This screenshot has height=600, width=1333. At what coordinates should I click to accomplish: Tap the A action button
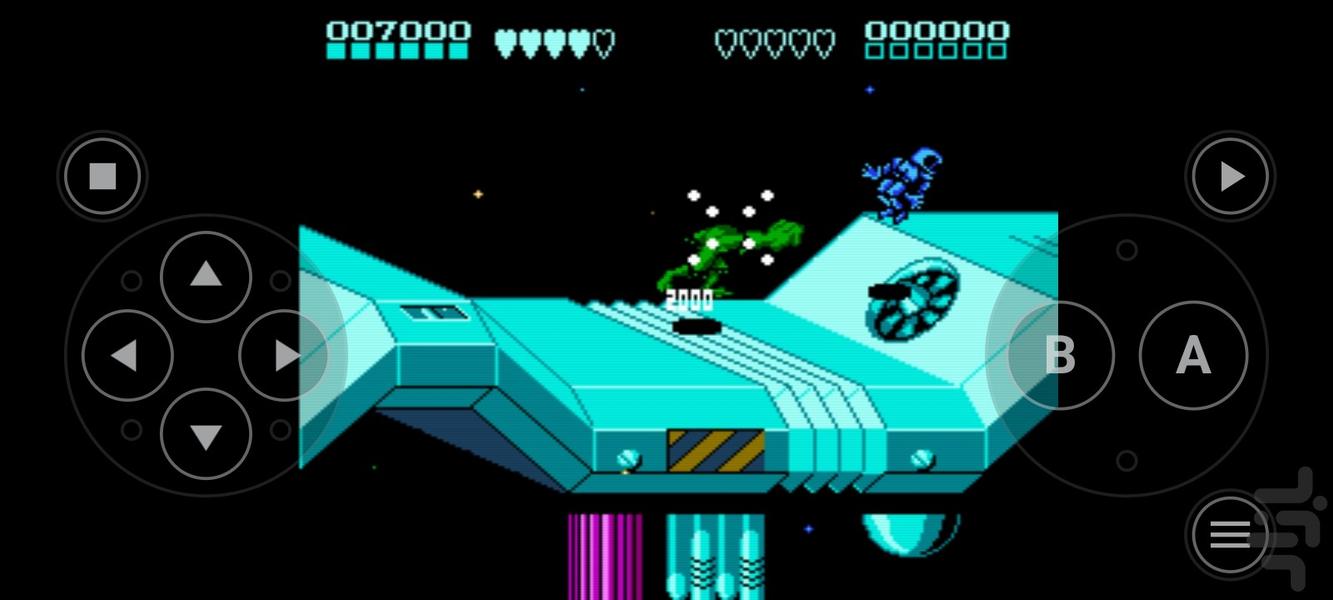(1193, 355)
